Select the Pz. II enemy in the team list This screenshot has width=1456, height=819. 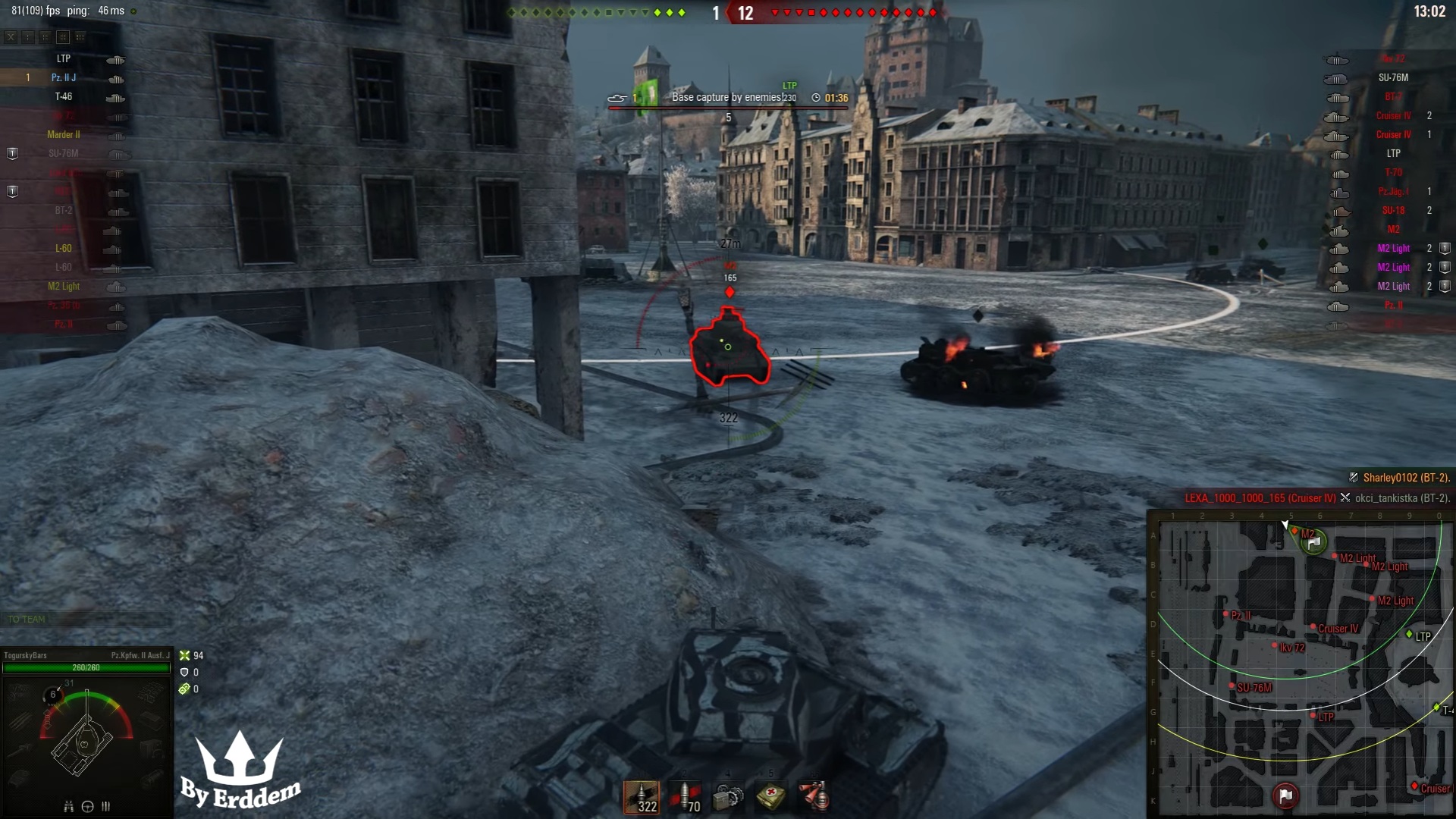click(x=1393, y=305)
